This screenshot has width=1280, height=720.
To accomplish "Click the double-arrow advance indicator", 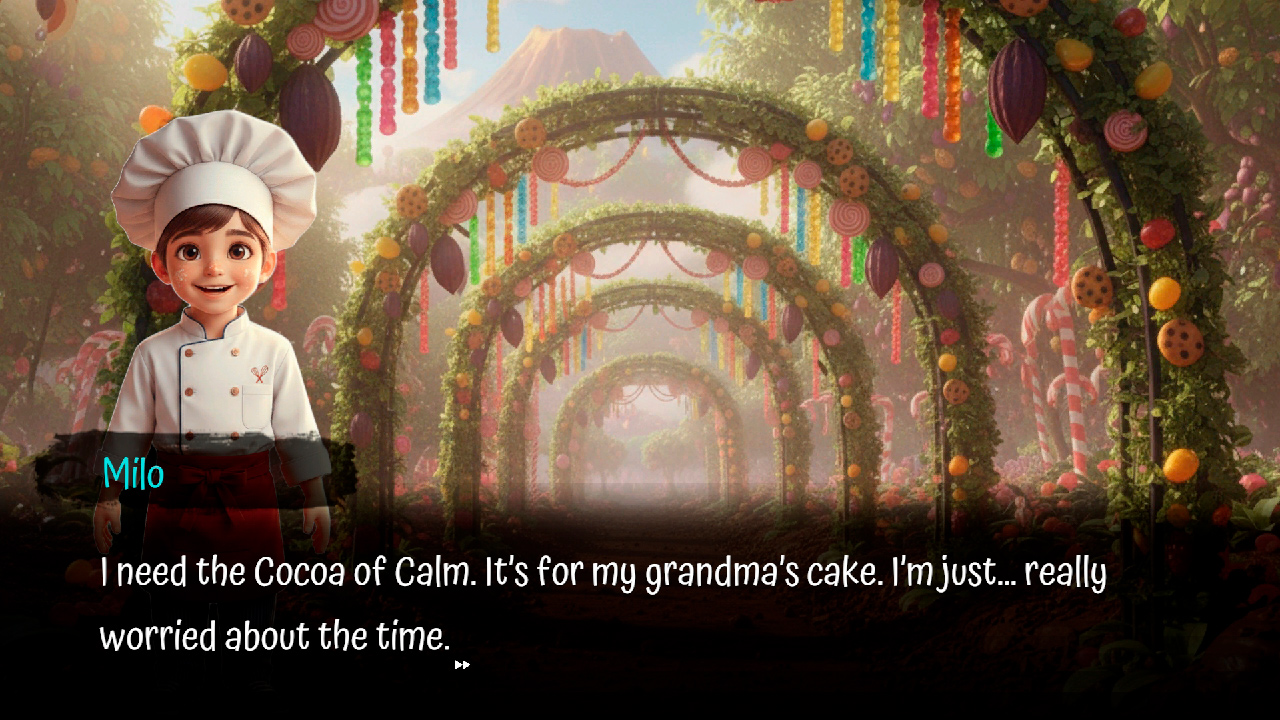I will (463, 664).
